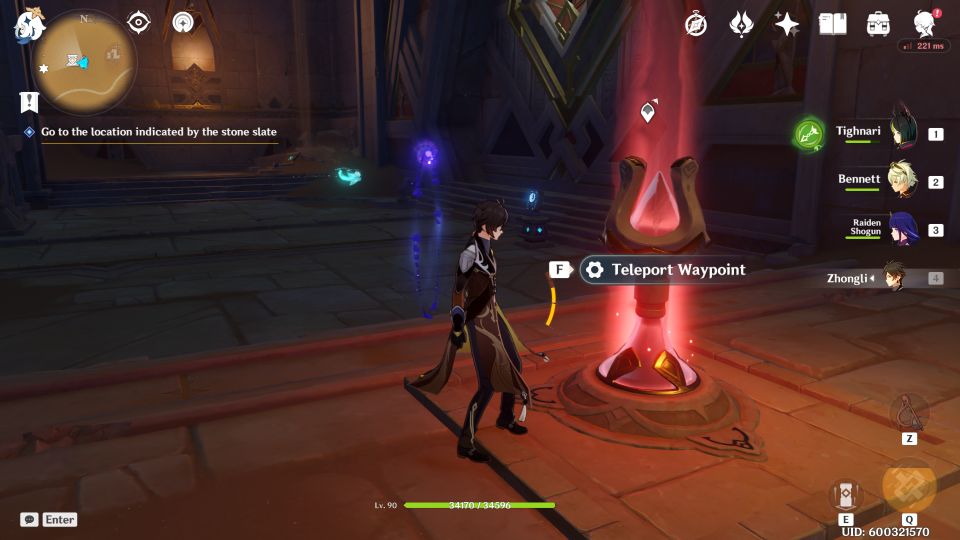Open the quest menu exclamation icon
The height and width of the screenshot is (540, 960).
pyautogui.click(x=29, y=101)
